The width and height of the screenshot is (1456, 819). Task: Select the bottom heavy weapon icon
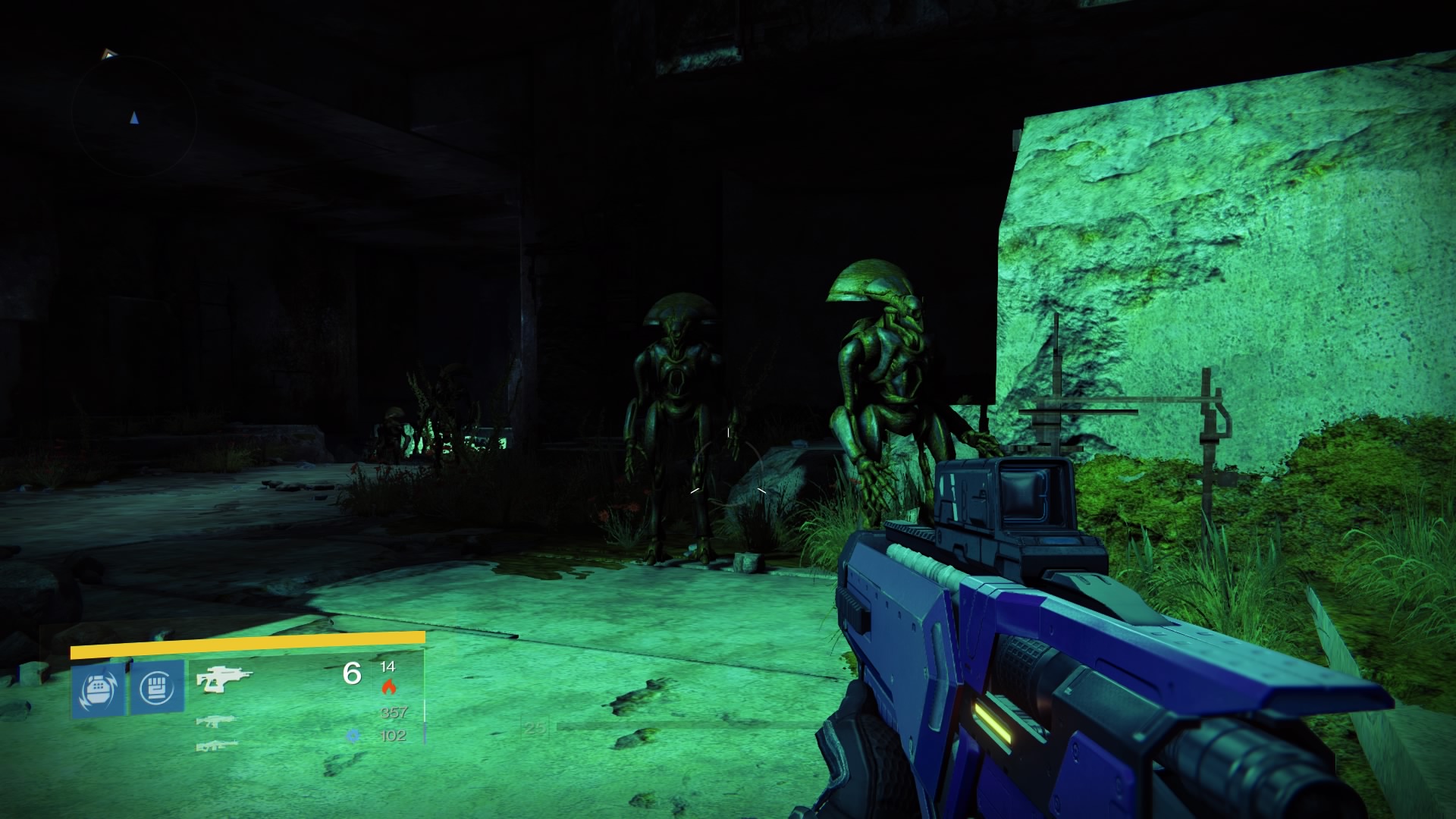point(216,746)
